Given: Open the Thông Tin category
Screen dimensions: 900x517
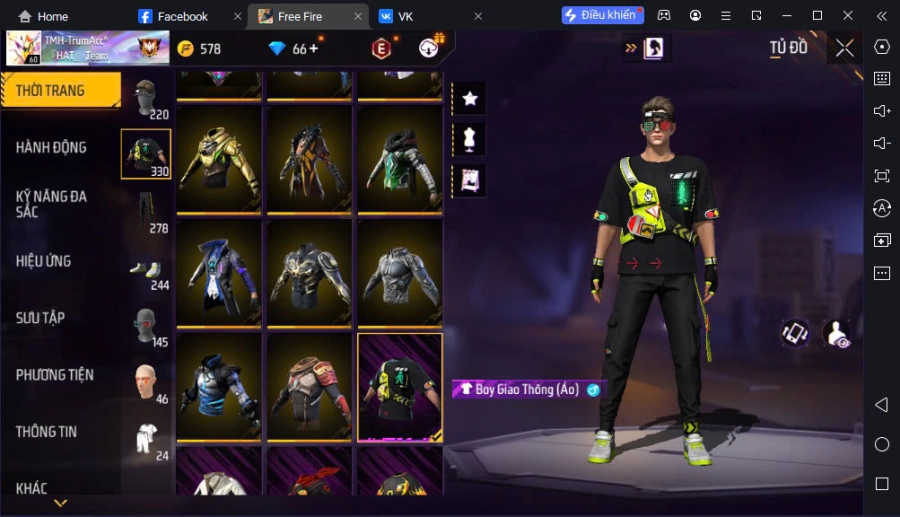Looking at the screenshot, I should tap(47, 432).
